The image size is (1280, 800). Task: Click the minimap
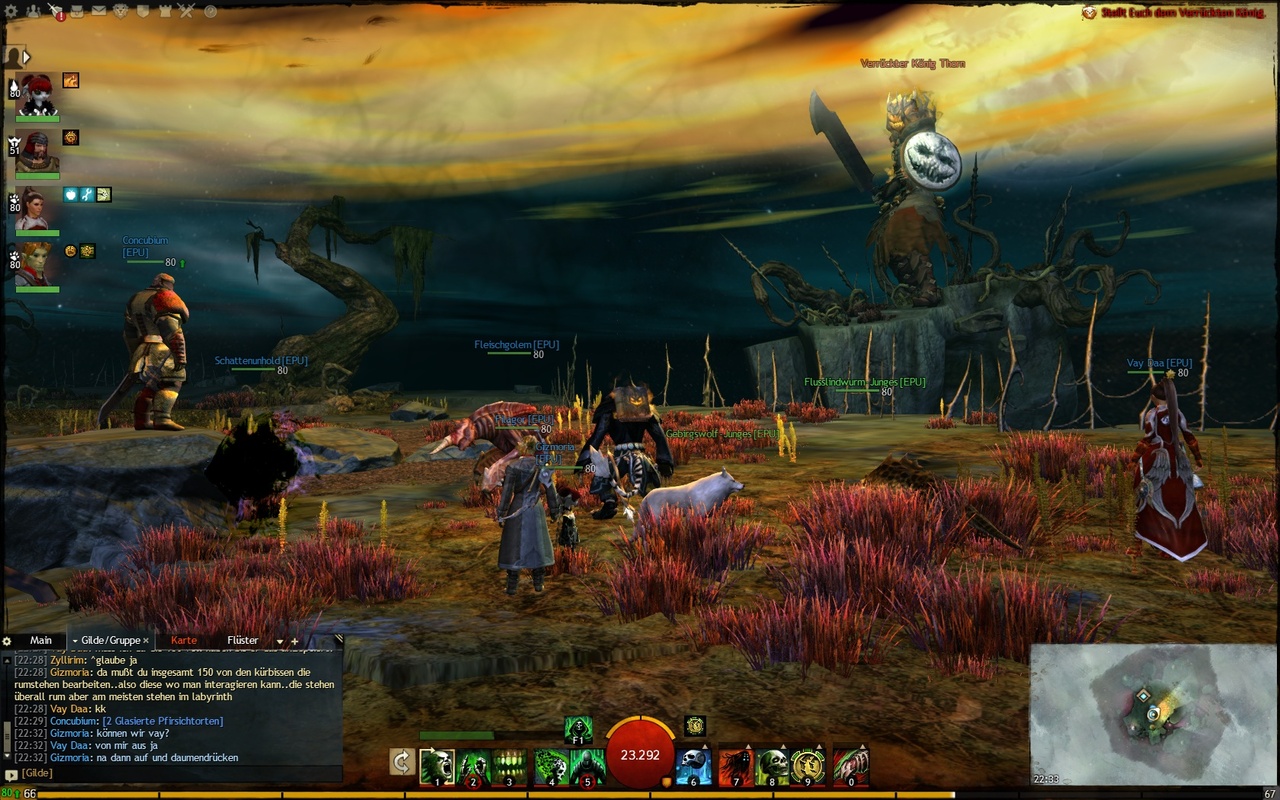[1154, 713]
